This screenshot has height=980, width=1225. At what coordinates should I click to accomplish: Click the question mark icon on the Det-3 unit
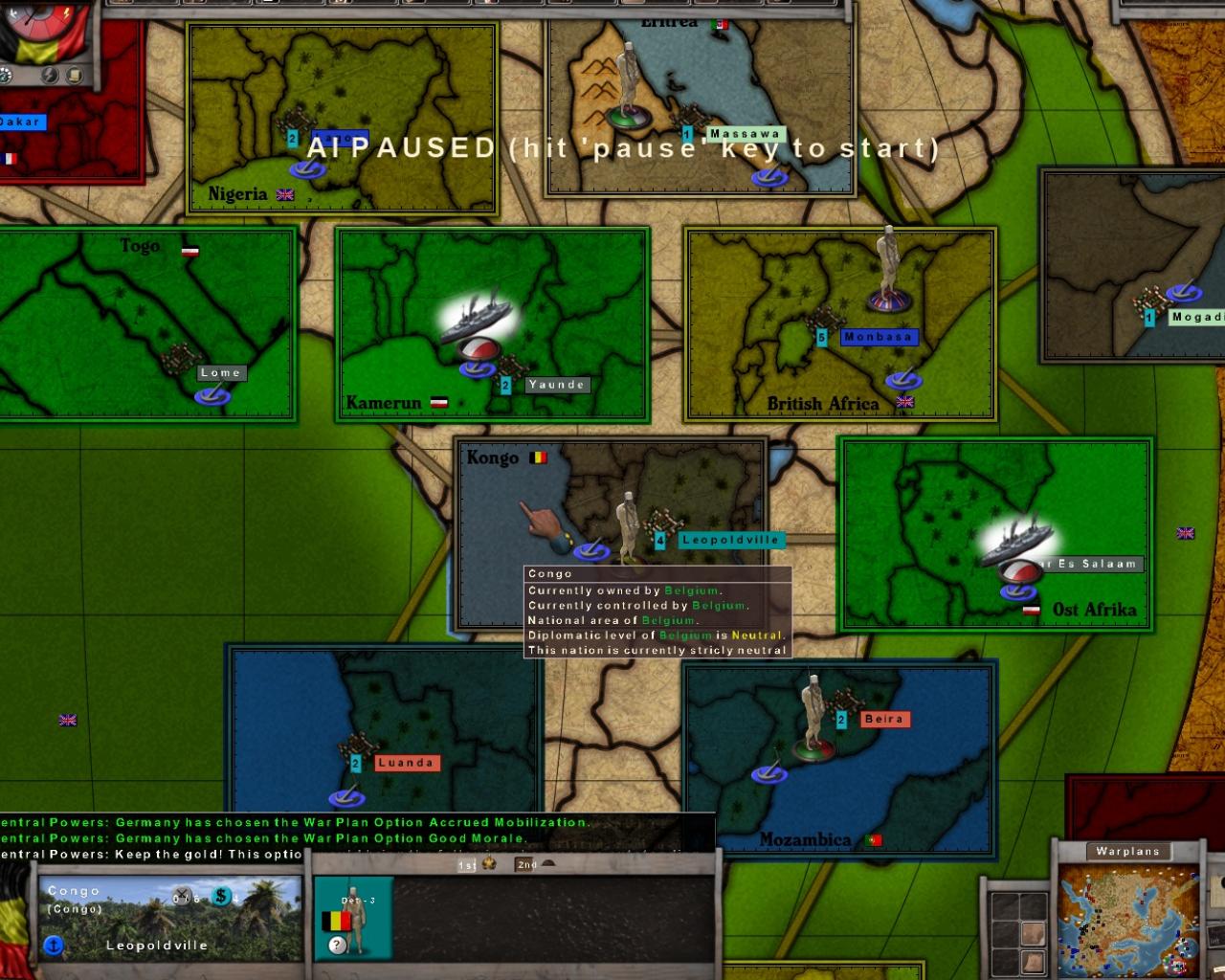(337, 944)
